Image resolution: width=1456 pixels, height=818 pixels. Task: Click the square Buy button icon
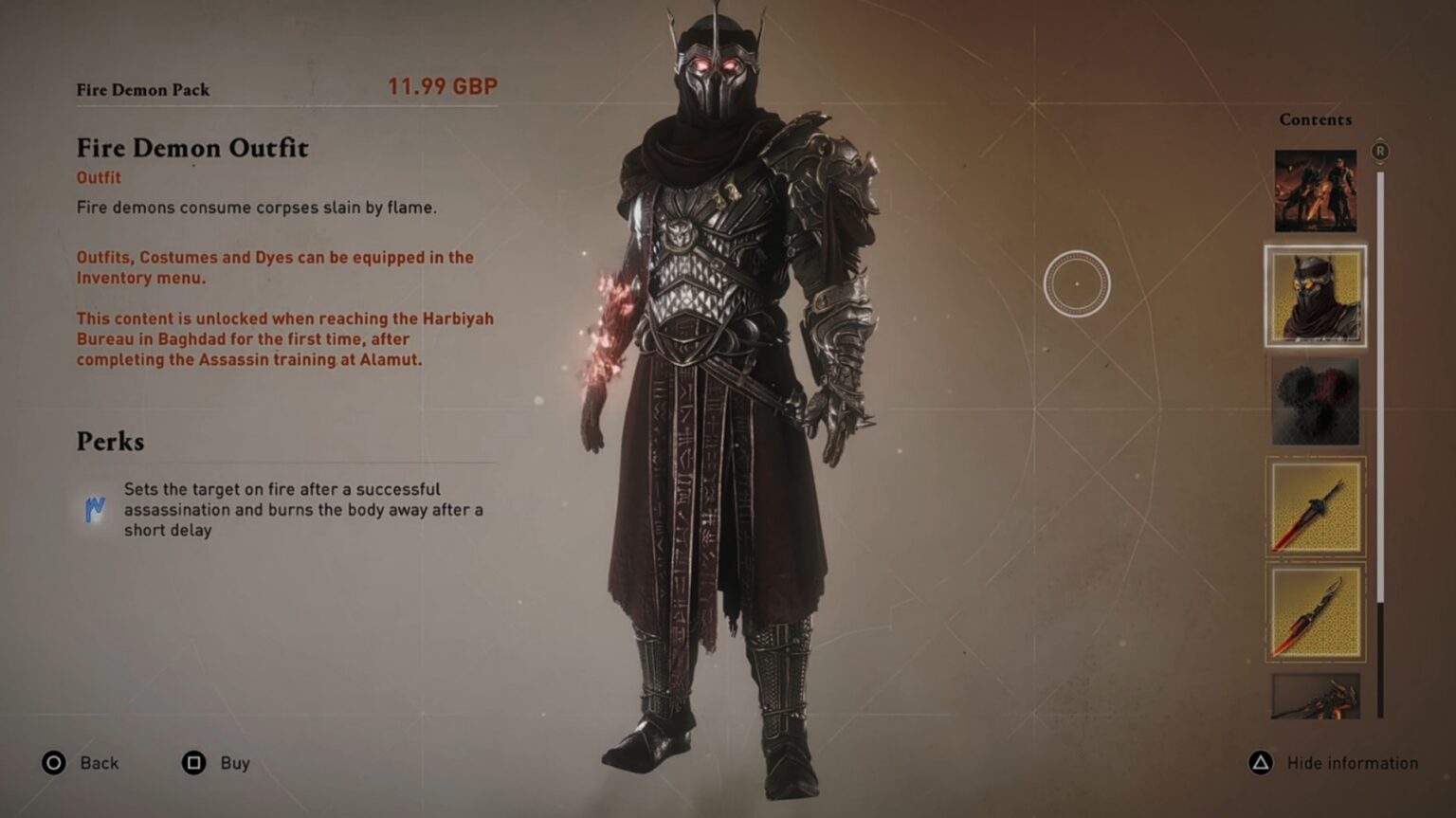click(194, 762)
